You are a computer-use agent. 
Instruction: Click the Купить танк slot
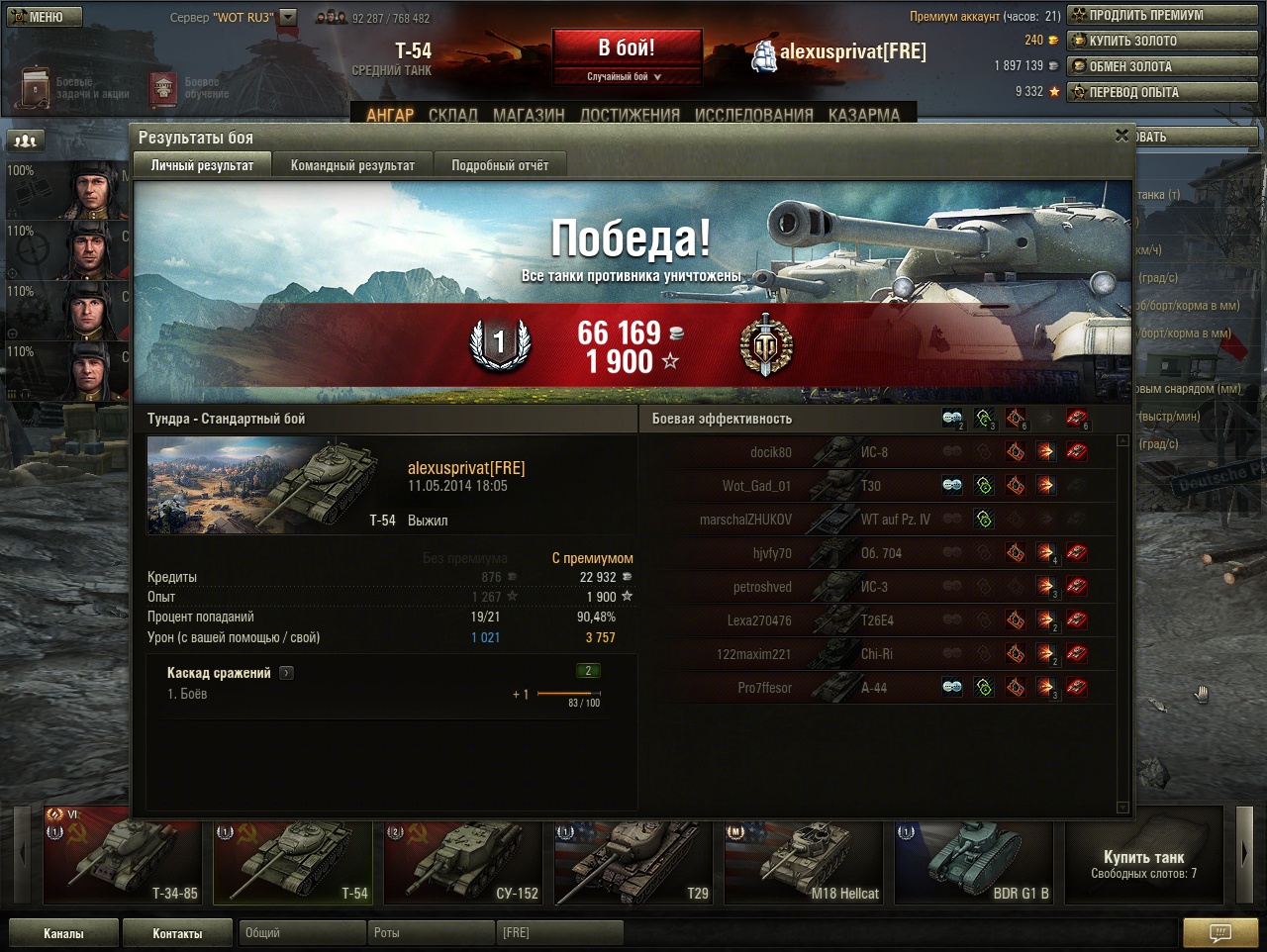click(x=1143, y=856)
